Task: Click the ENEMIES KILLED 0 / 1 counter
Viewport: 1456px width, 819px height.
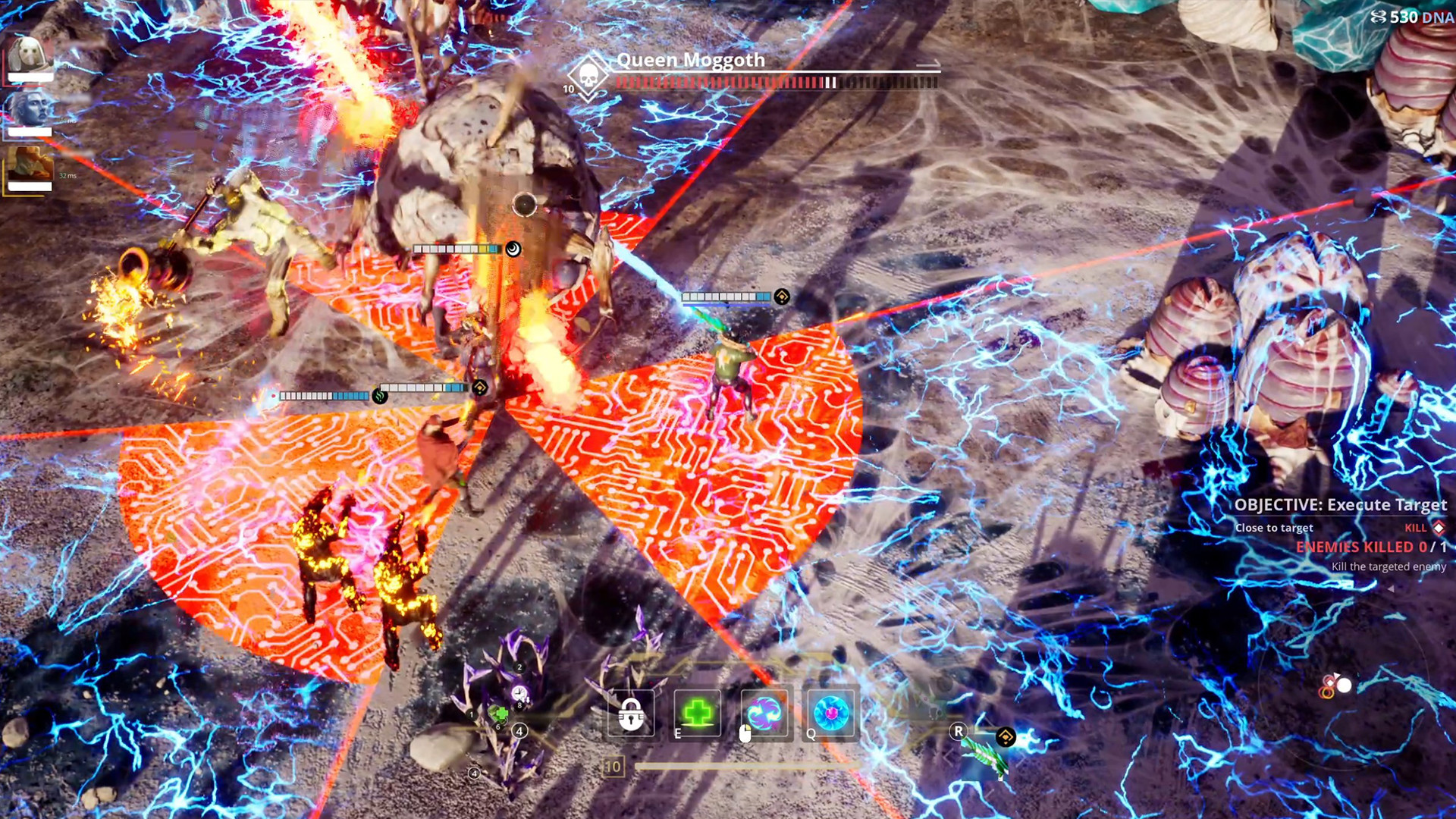Action: tap(1373, 548)
